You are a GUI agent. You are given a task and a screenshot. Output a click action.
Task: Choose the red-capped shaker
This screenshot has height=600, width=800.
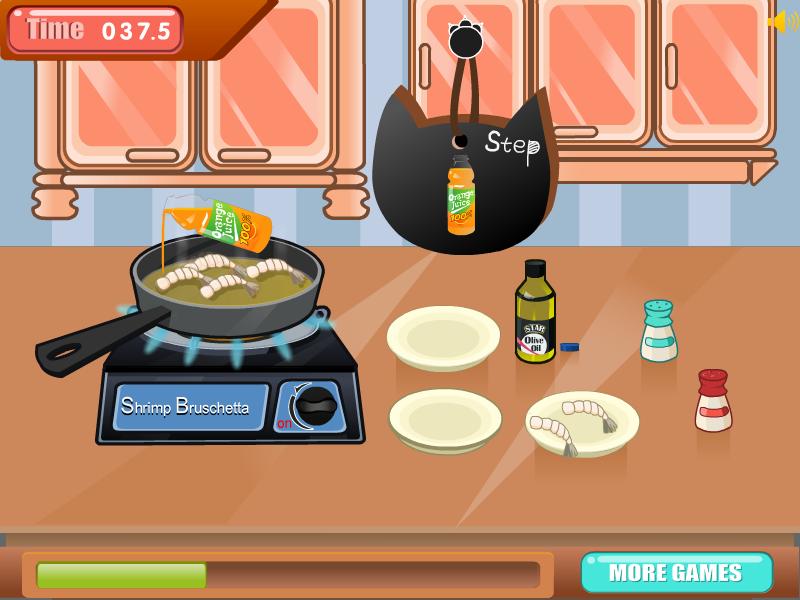pyautogui.click(x=713, y=401)
